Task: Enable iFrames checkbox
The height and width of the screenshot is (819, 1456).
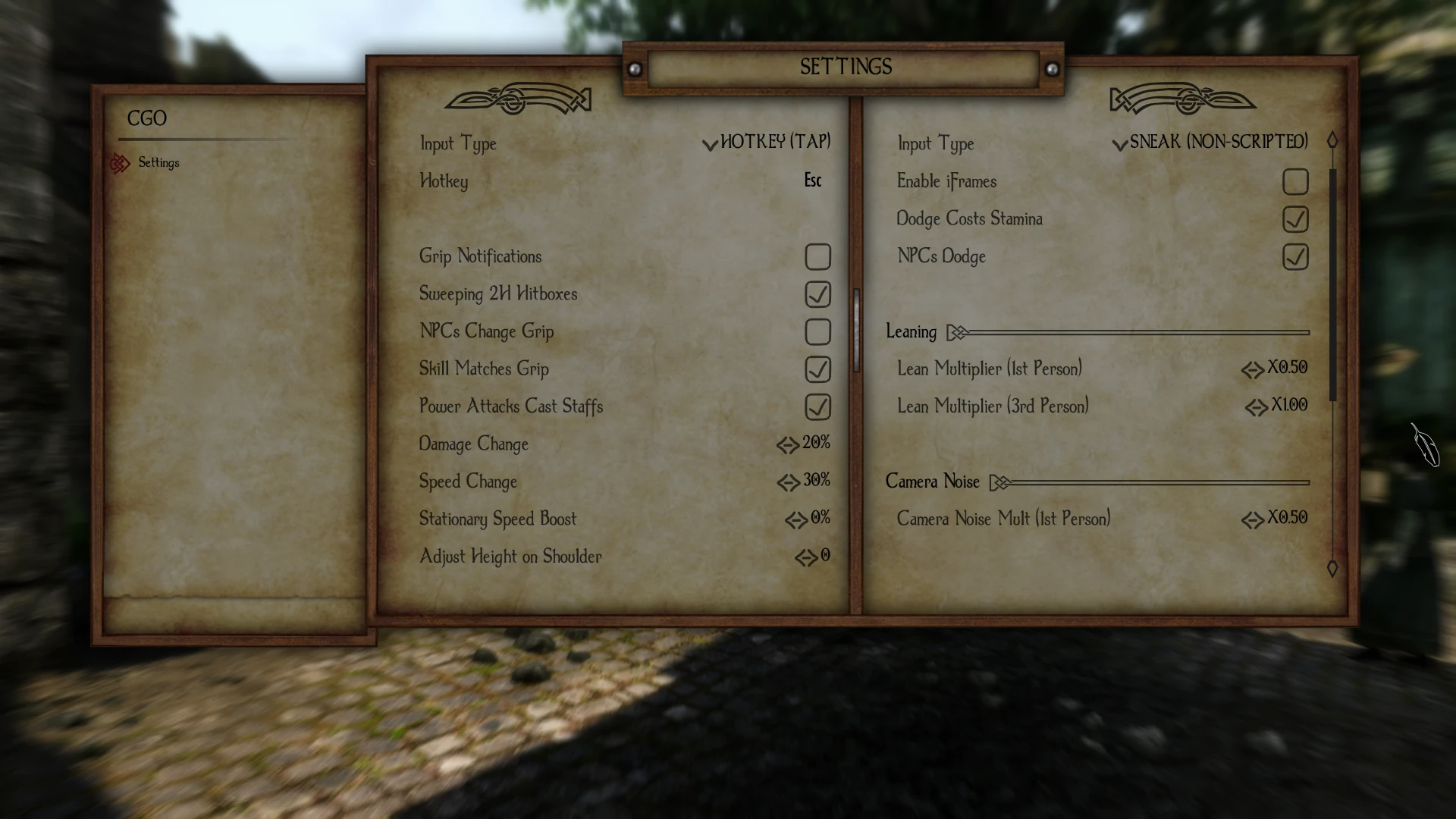Action: coord(1295,182)
